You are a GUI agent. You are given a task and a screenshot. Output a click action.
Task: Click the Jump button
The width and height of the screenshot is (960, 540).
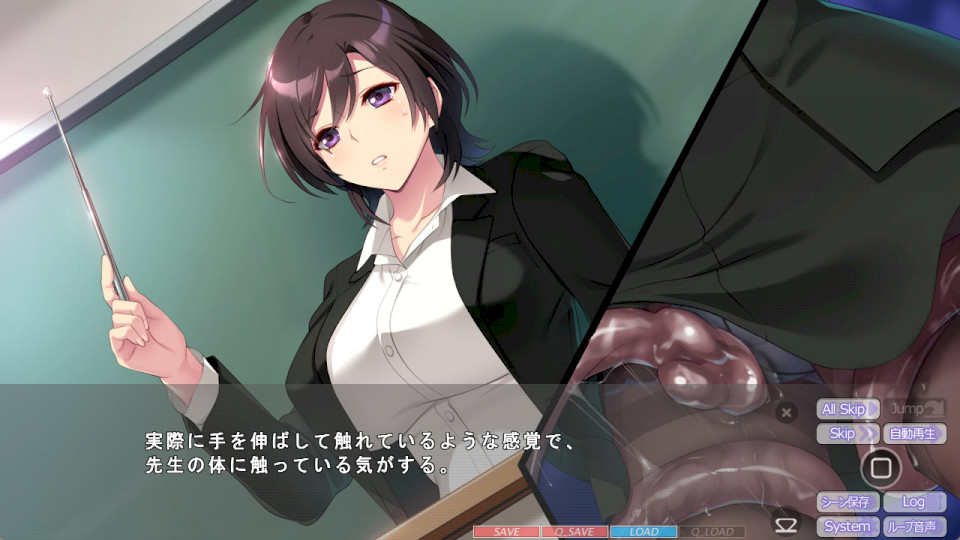tap(914, 409)
